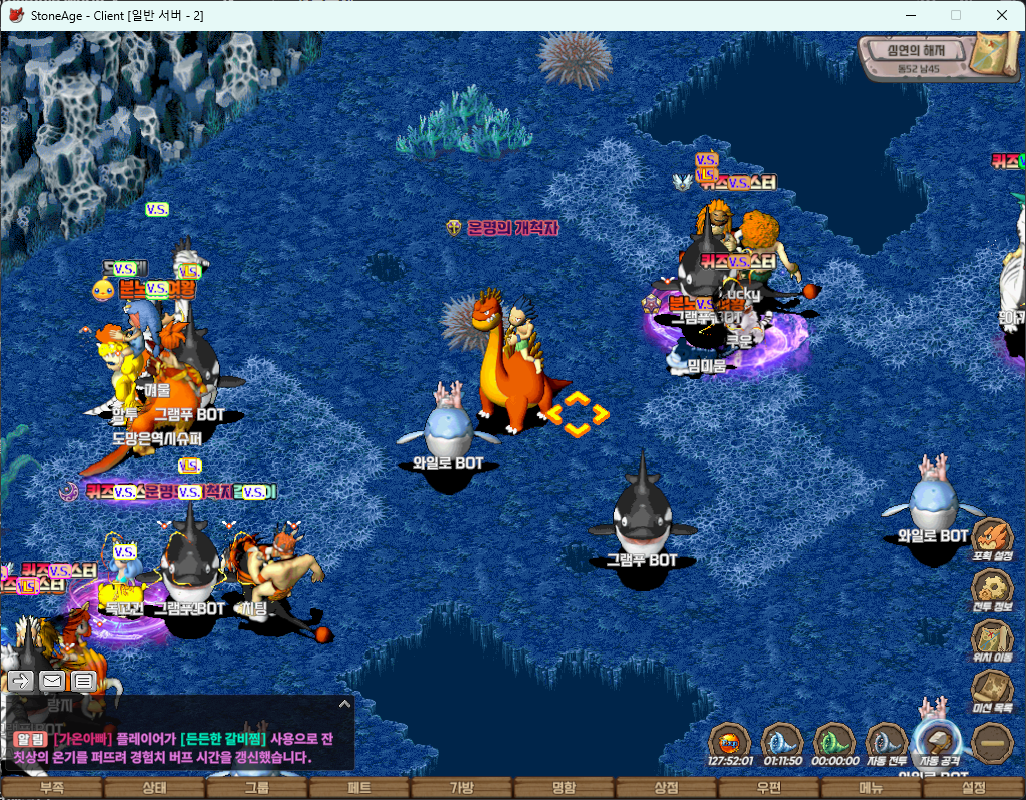Image resolution: width=1026 pixels, height=800 pixels.
Task: Open the 부족 (tribe) menu
Action: 52,788
